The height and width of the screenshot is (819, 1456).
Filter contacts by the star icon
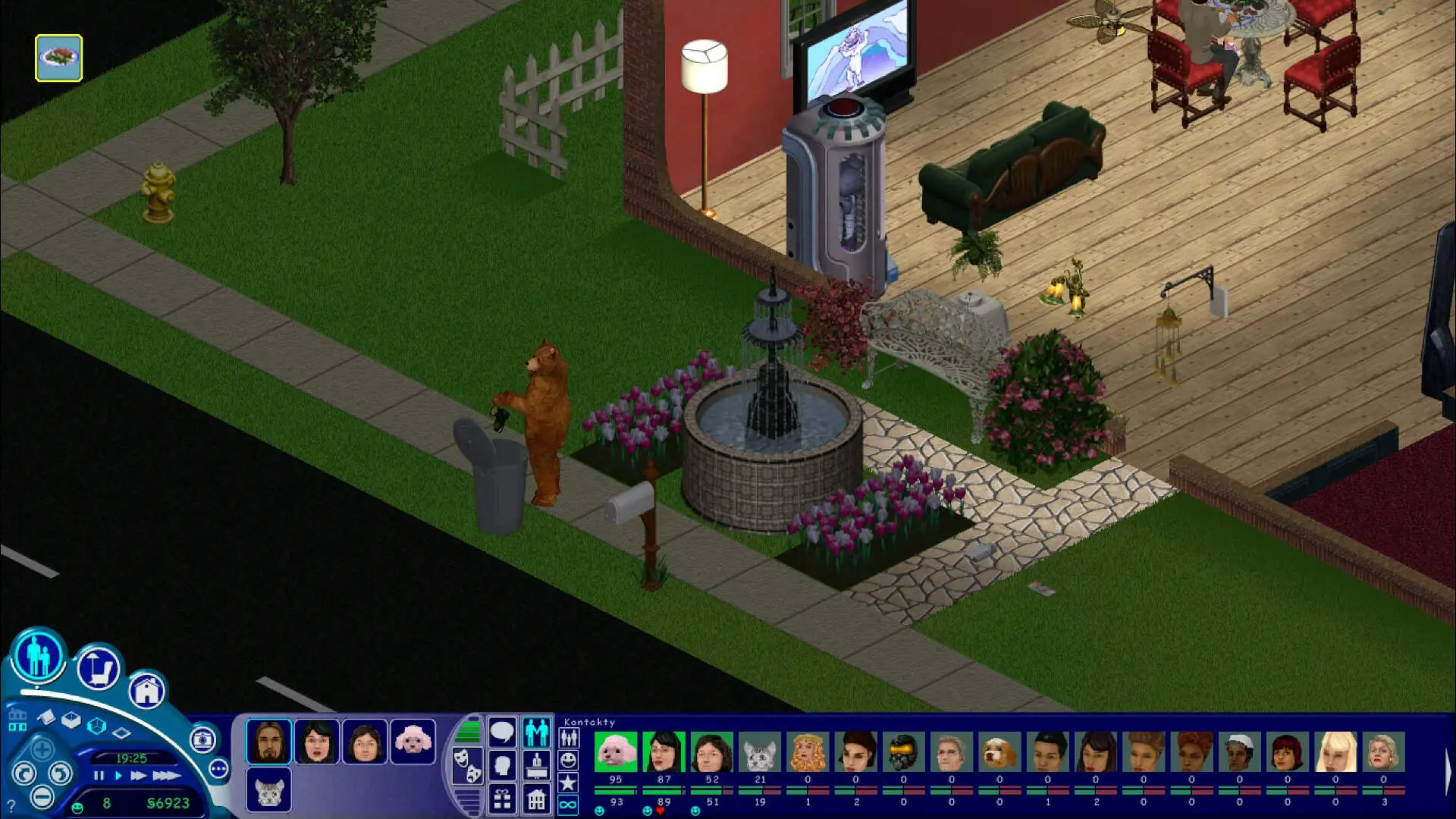pyautogui.click(x=568, y=783)
